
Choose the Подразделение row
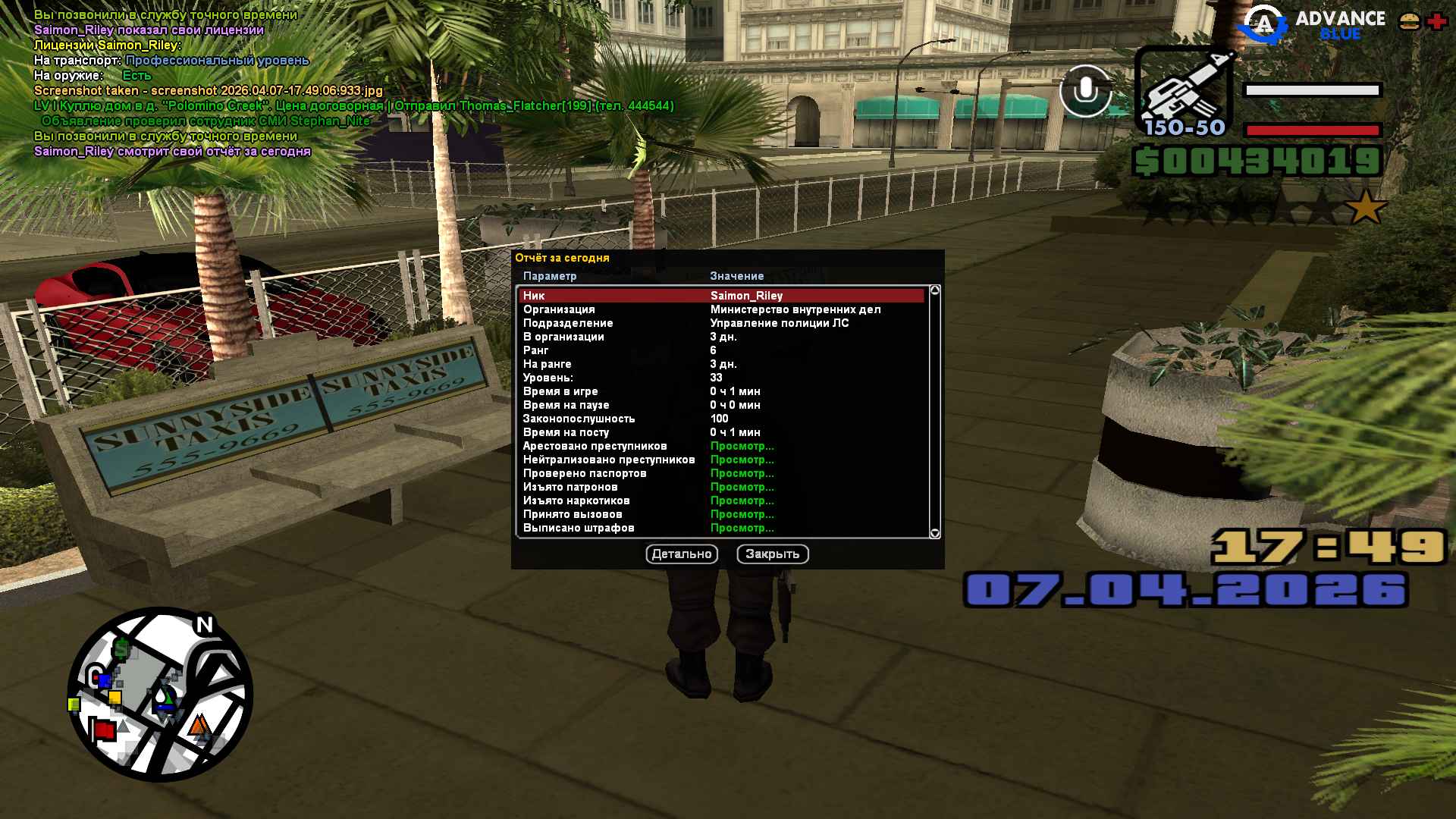(x=720, y=323)
